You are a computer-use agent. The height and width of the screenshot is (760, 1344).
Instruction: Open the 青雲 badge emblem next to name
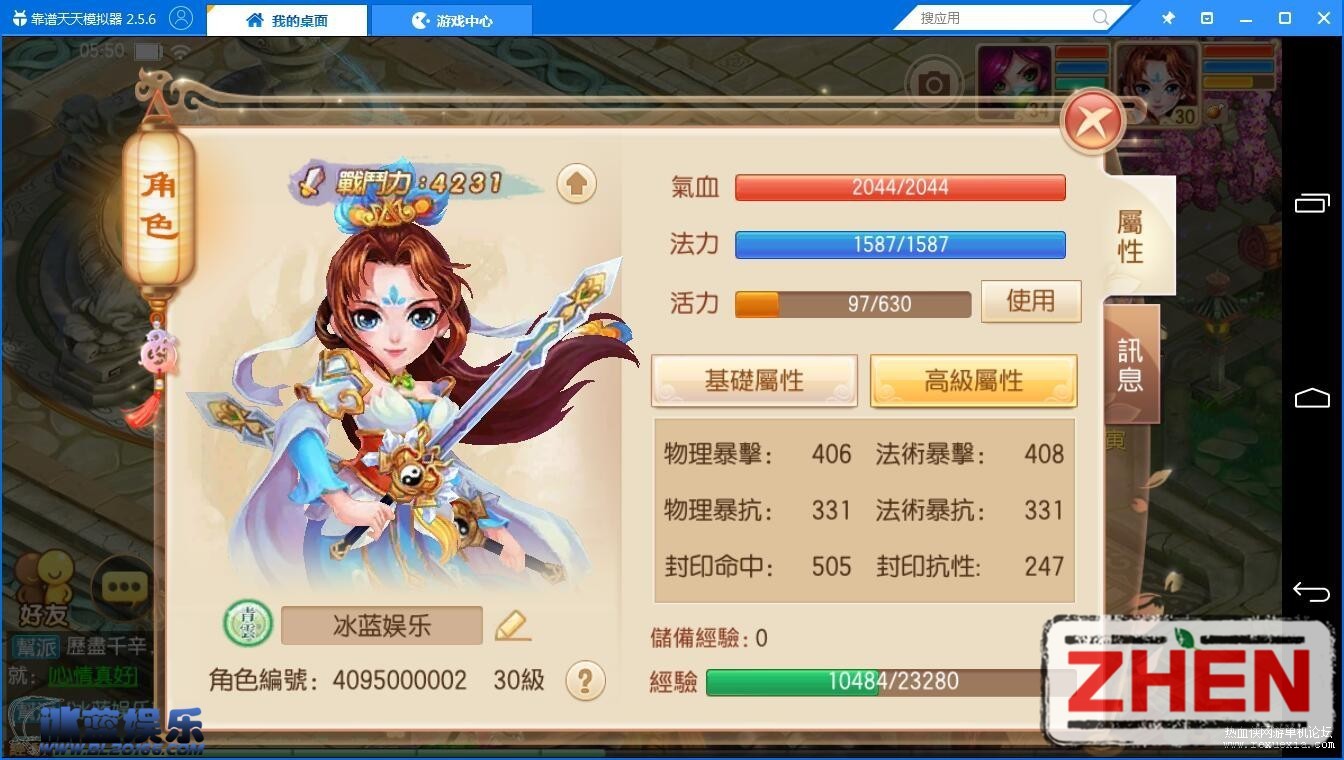point(246,623)
